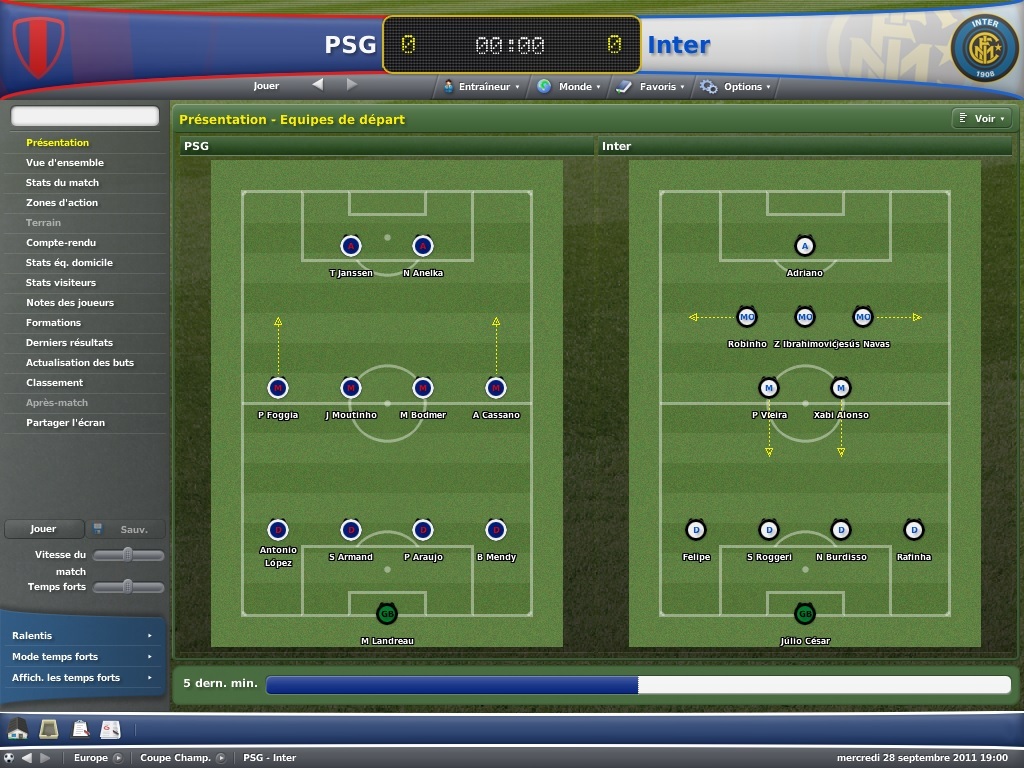The height and width of the screenshot is (768, 1024).
Task: Open the Monde menu
Action: (569, 87)
